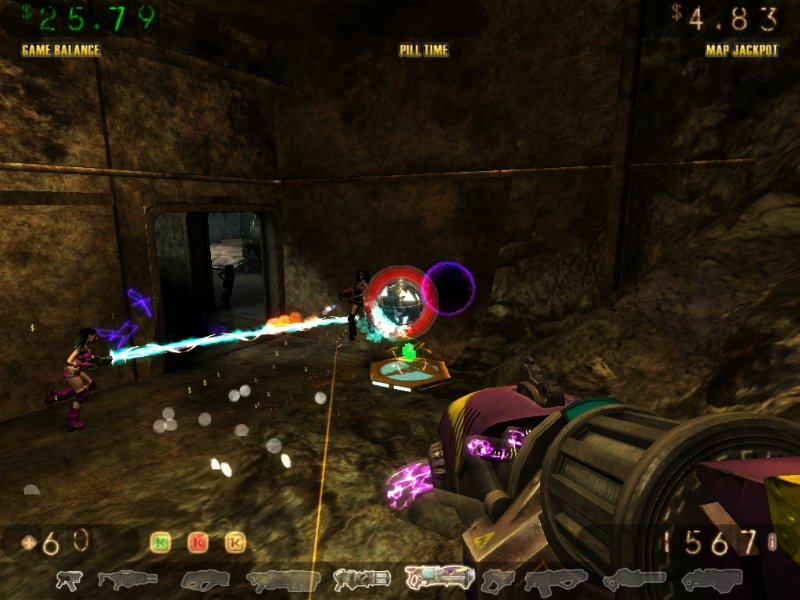Image resolution: width=800 pixels, height=600 pixels.
Task: Click the red key icon
Action: [x=198, y=543]
